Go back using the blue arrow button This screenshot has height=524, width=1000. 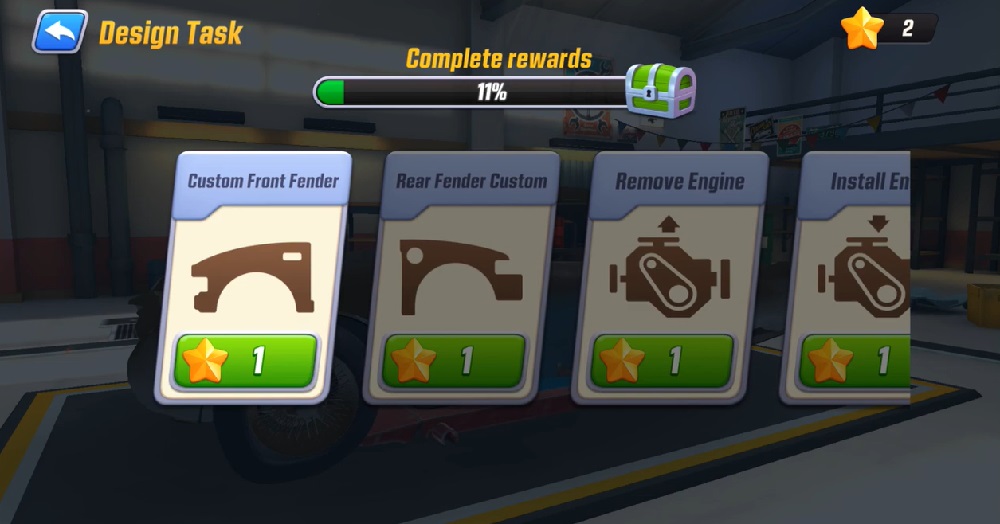pyautogui.click(x=60, y=31)
